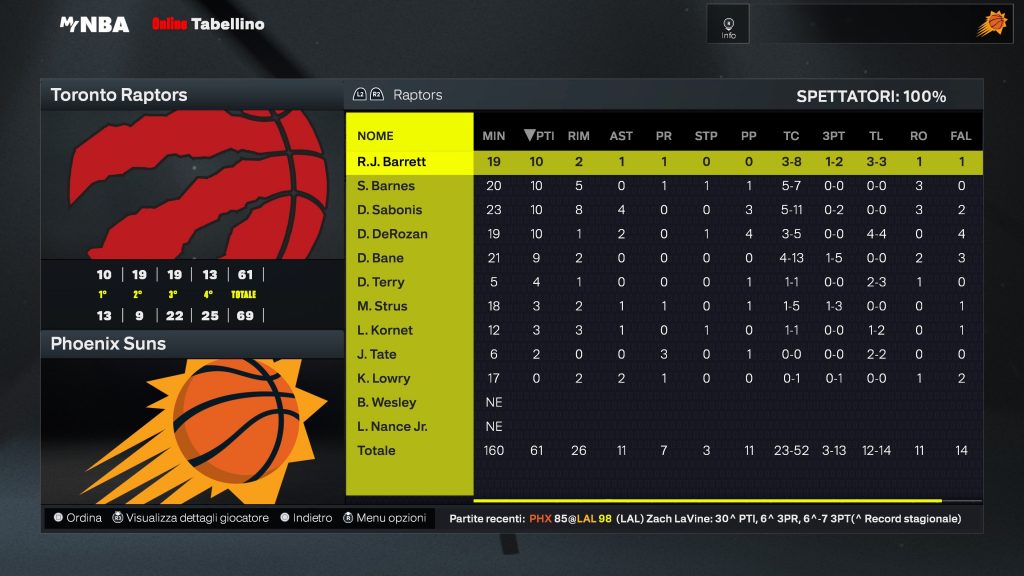Sort the table by PTI column

tap(539, 136)
